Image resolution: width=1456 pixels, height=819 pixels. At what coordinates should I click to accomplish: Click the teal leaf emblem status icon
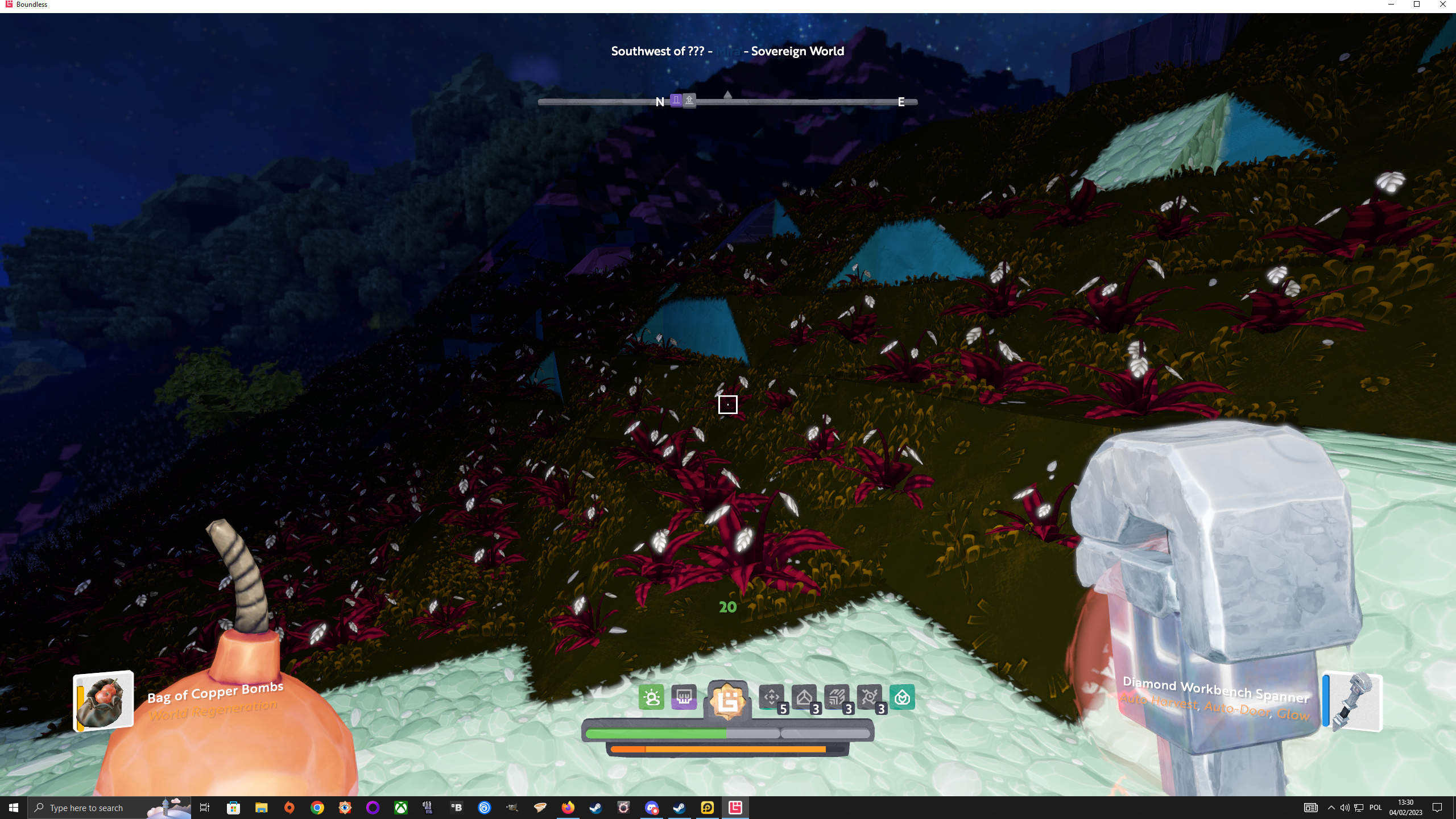[x=902, y=697]
